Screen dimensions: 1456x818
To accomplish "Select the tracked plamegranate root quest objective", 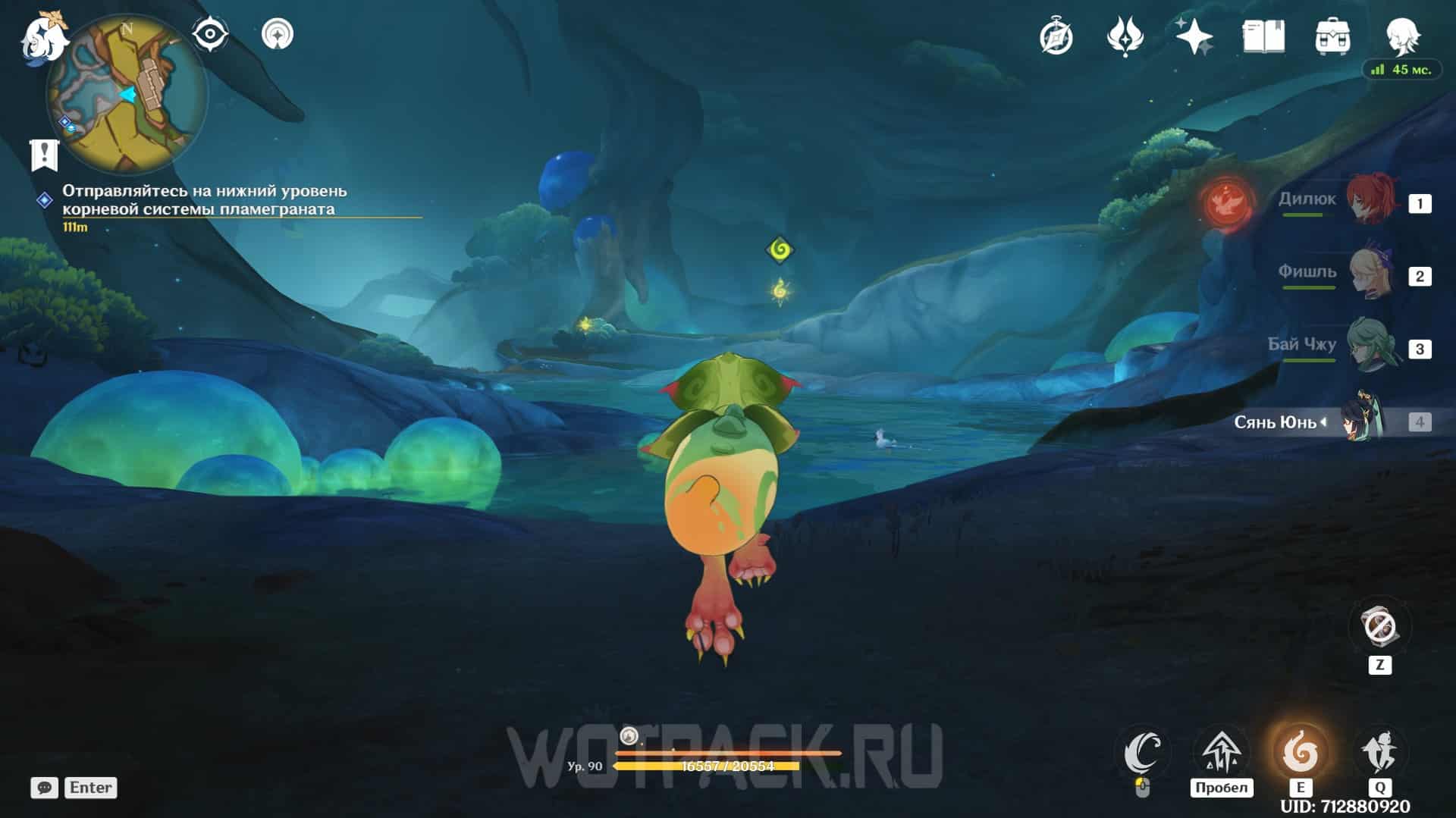I will coord(204,200).
